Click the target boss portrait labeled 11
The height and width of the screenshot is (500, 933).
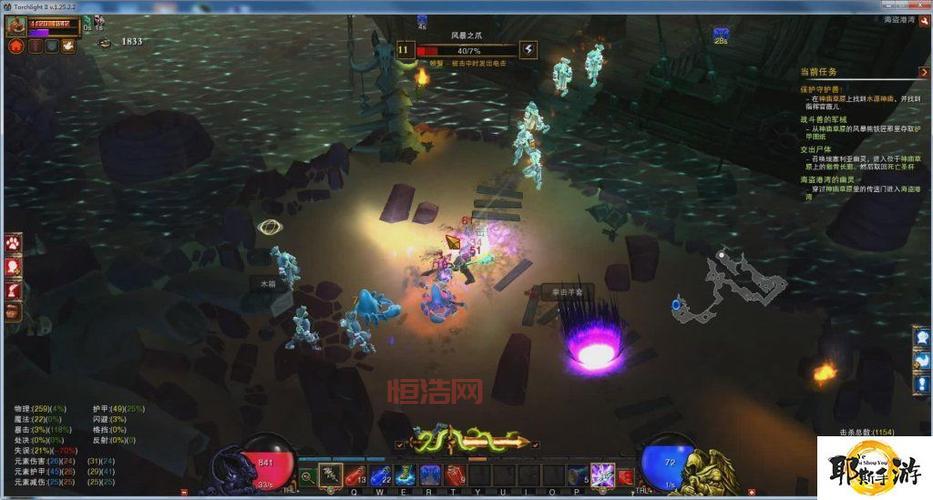tap(404, 49)
